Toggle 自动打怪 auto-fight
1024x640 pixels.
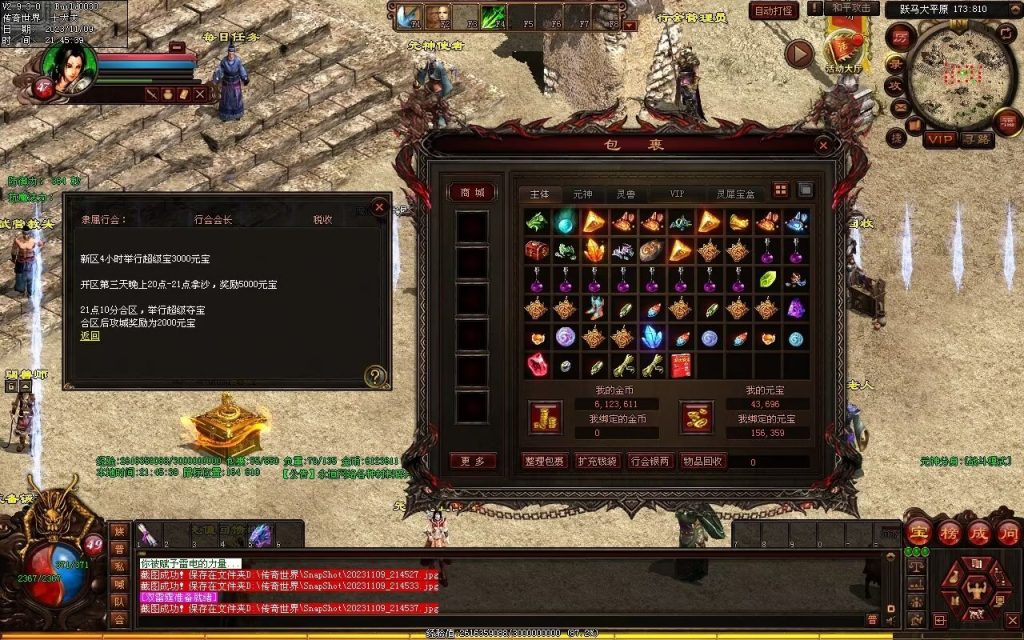pyautogui.click(x=774, y=11)
